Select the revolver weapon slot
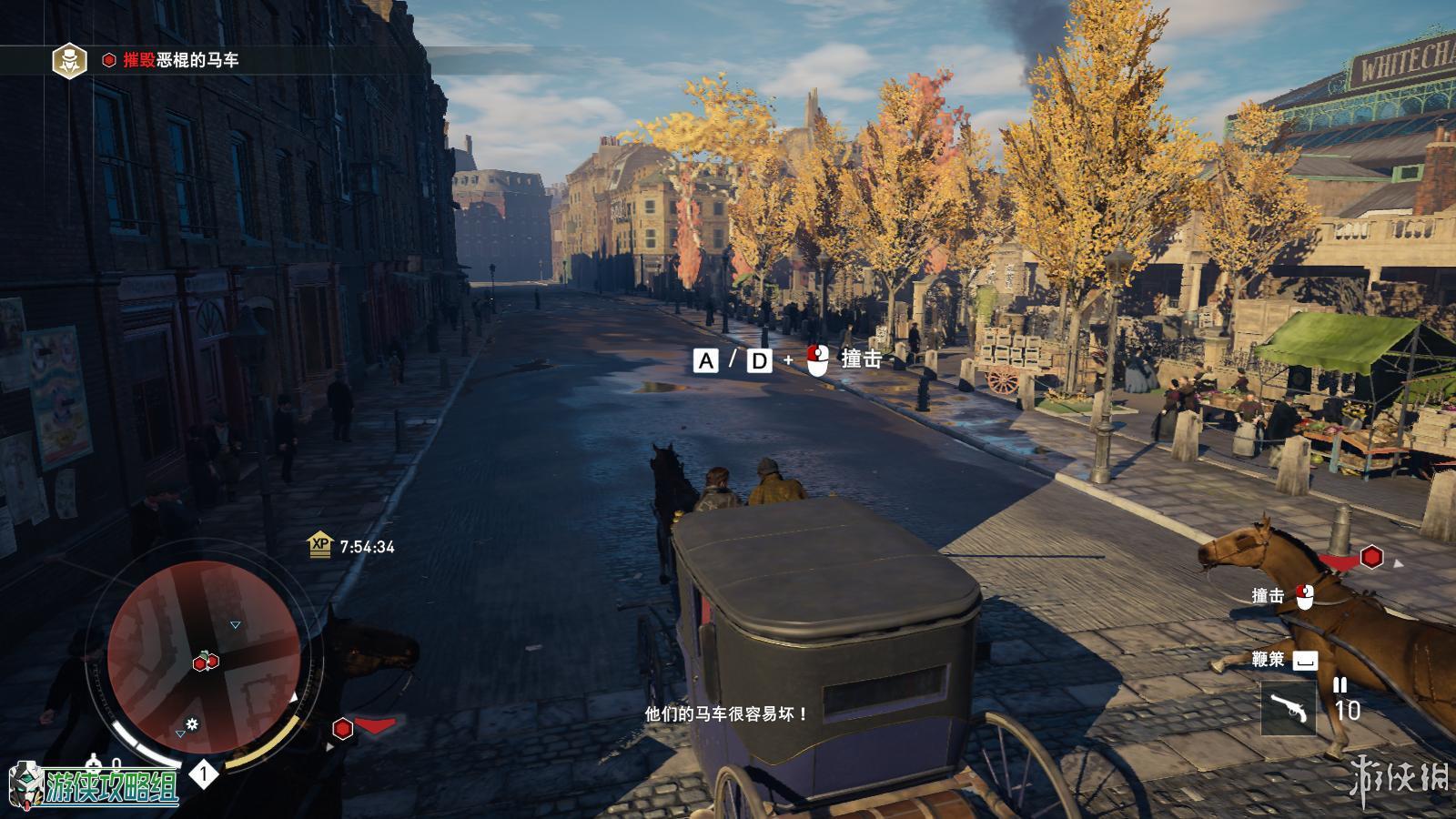The width and height of the screenshot is (1456, 819). pyautogui.click(x=1288, y=708)
